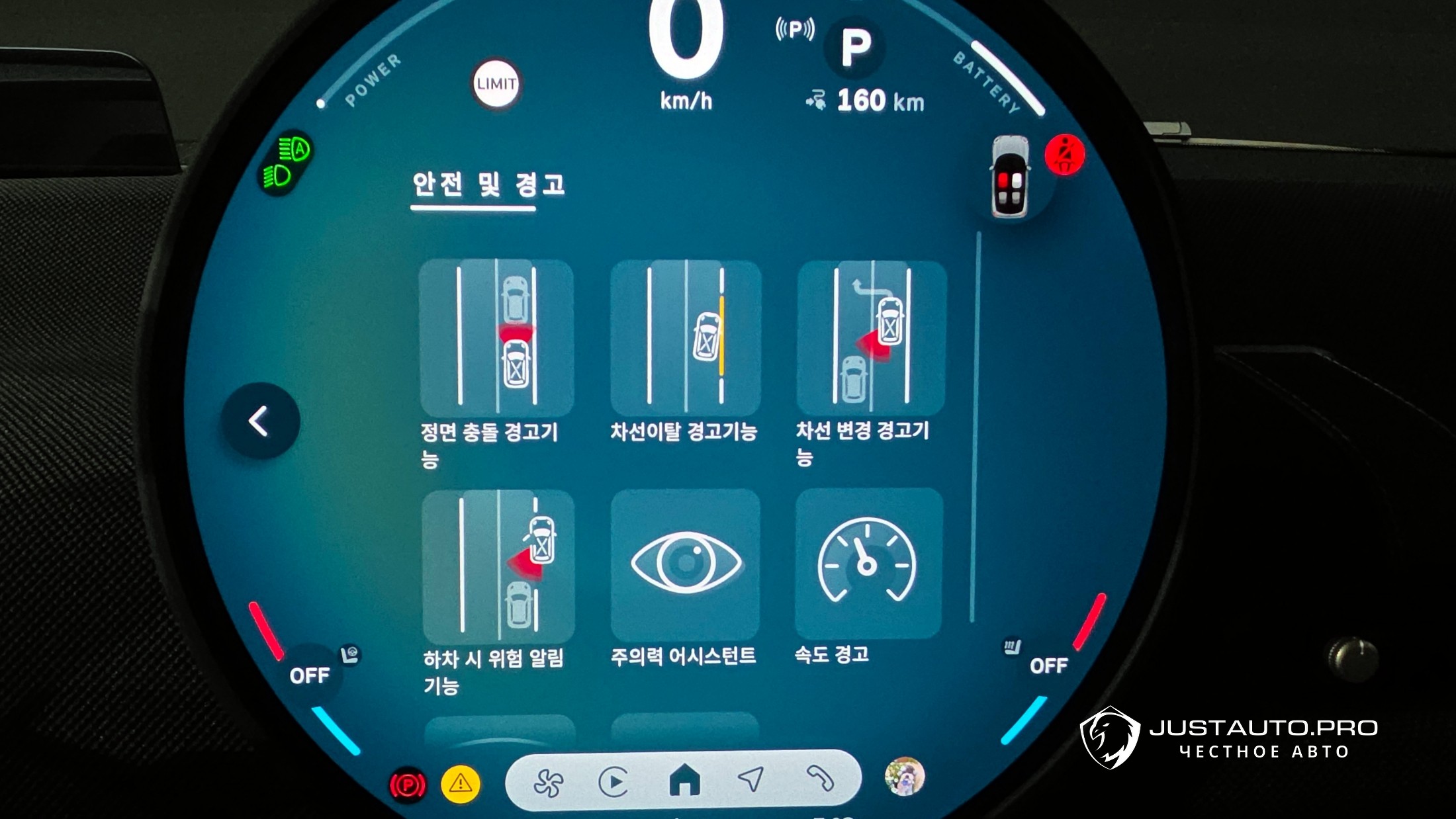Tap the 안전 및 경고 header tab
1456x819 pixels.
[x=488, y=185]
